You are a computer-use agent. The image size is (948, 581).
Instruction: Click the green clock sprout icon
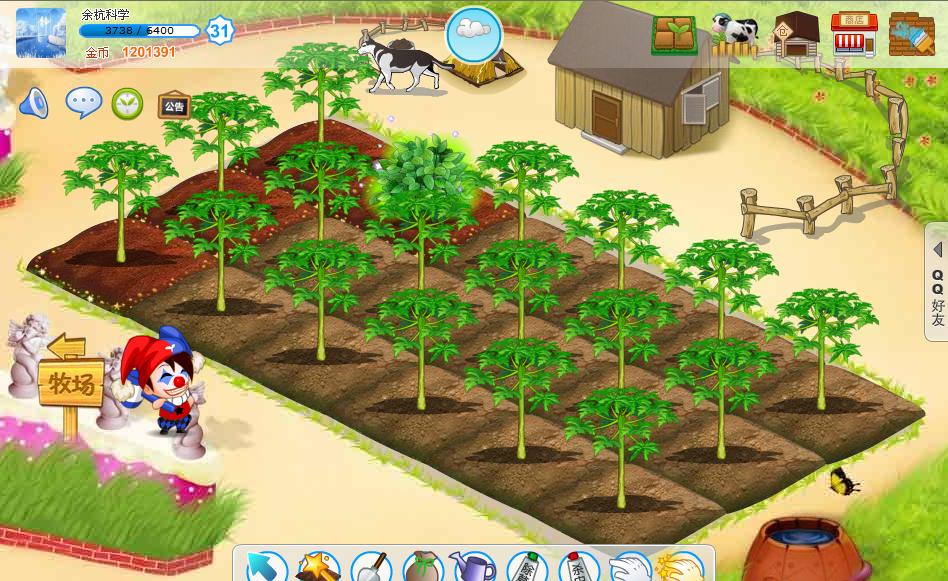(127, 103)
